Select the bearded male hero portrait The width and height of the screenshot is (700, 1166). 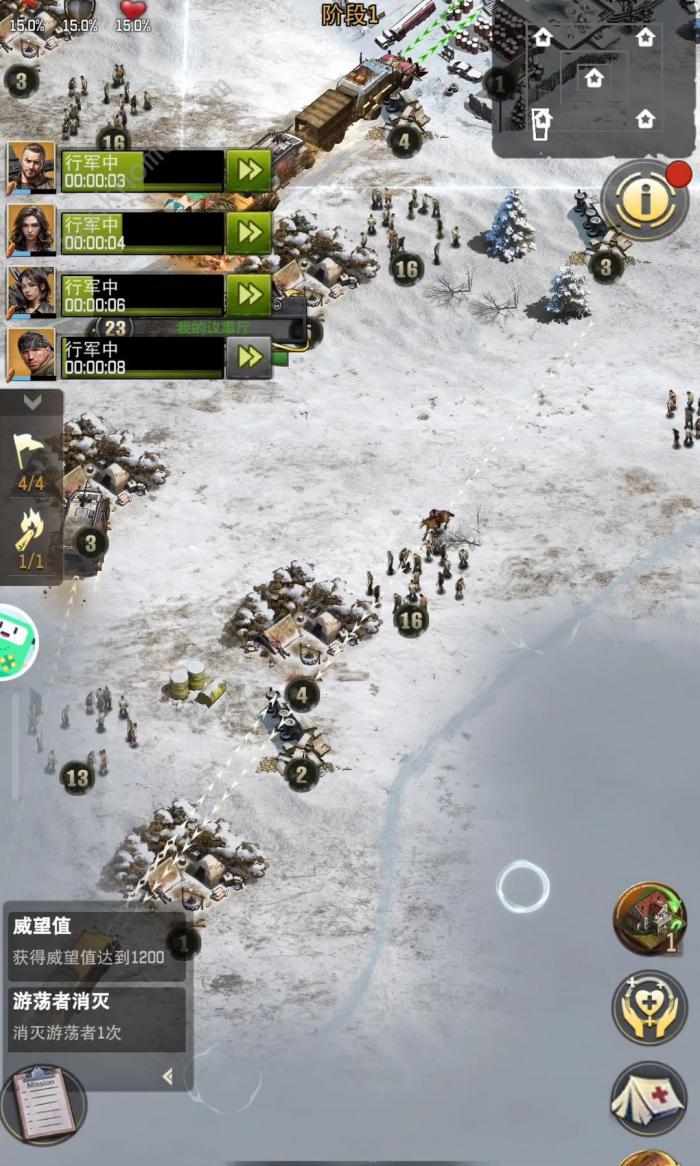31,167
